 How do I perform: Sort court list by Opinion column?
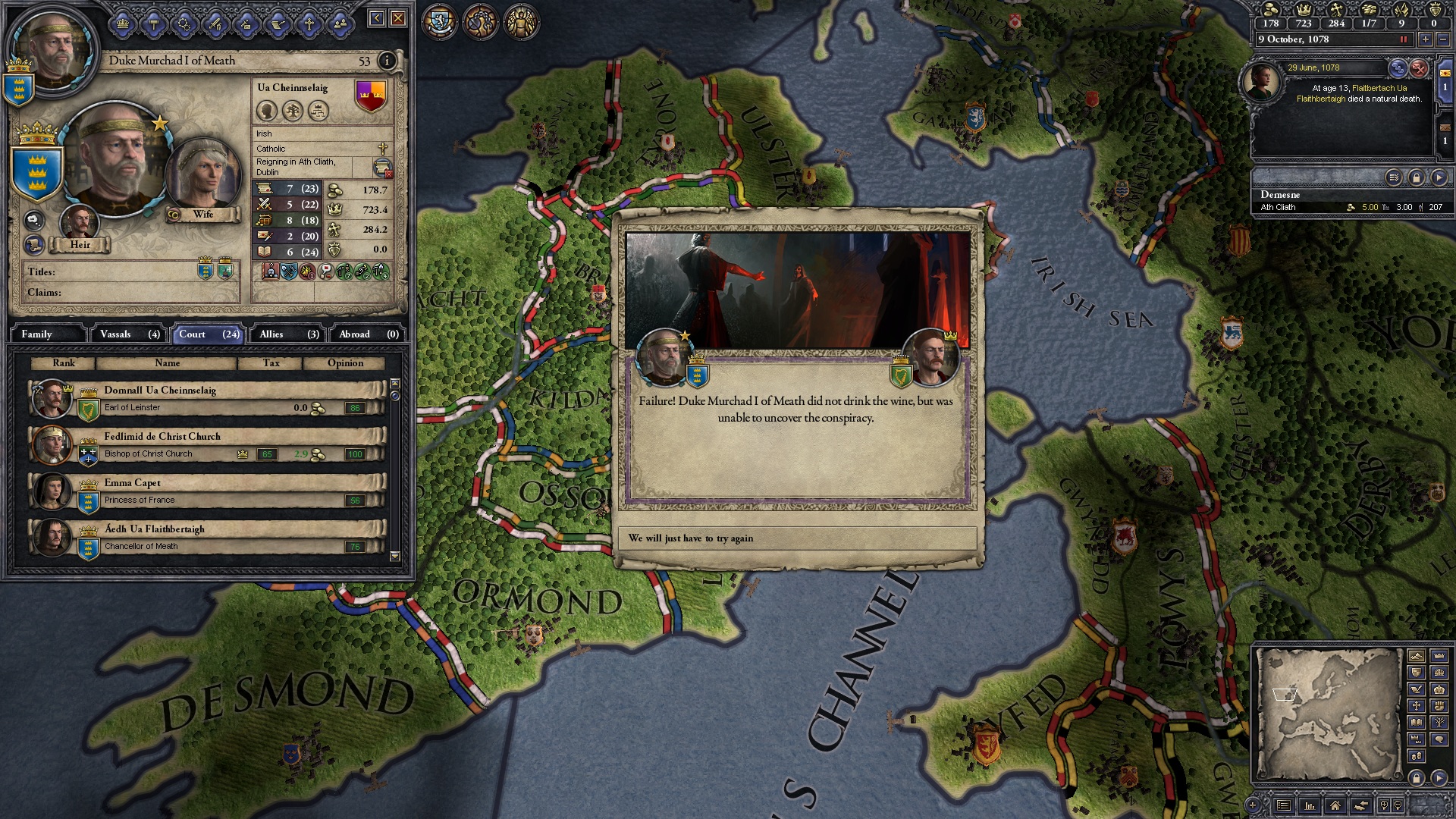pos(345,363)
